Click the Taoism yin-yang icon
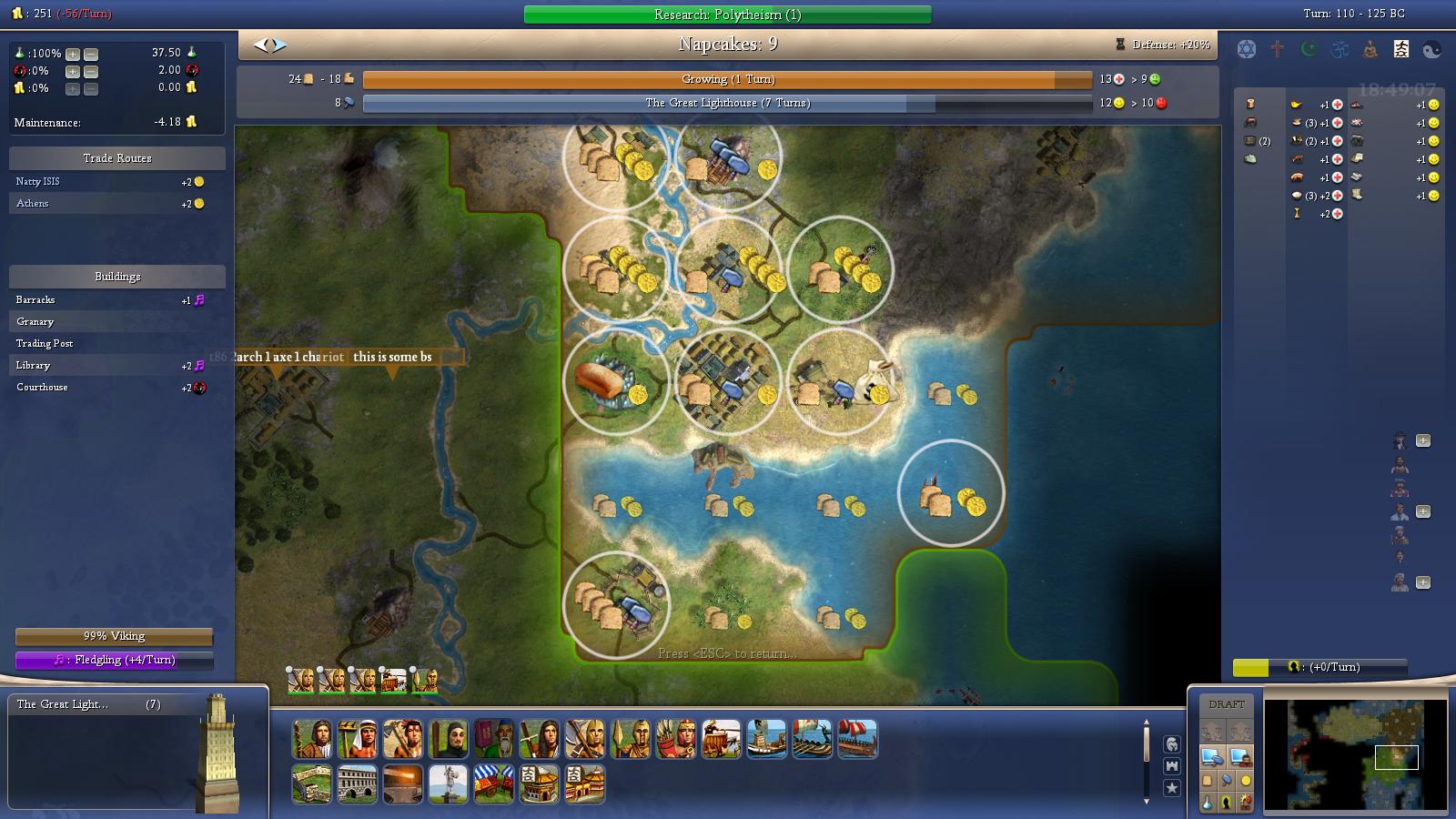The image size is (1456, 819). point(1433,48)
